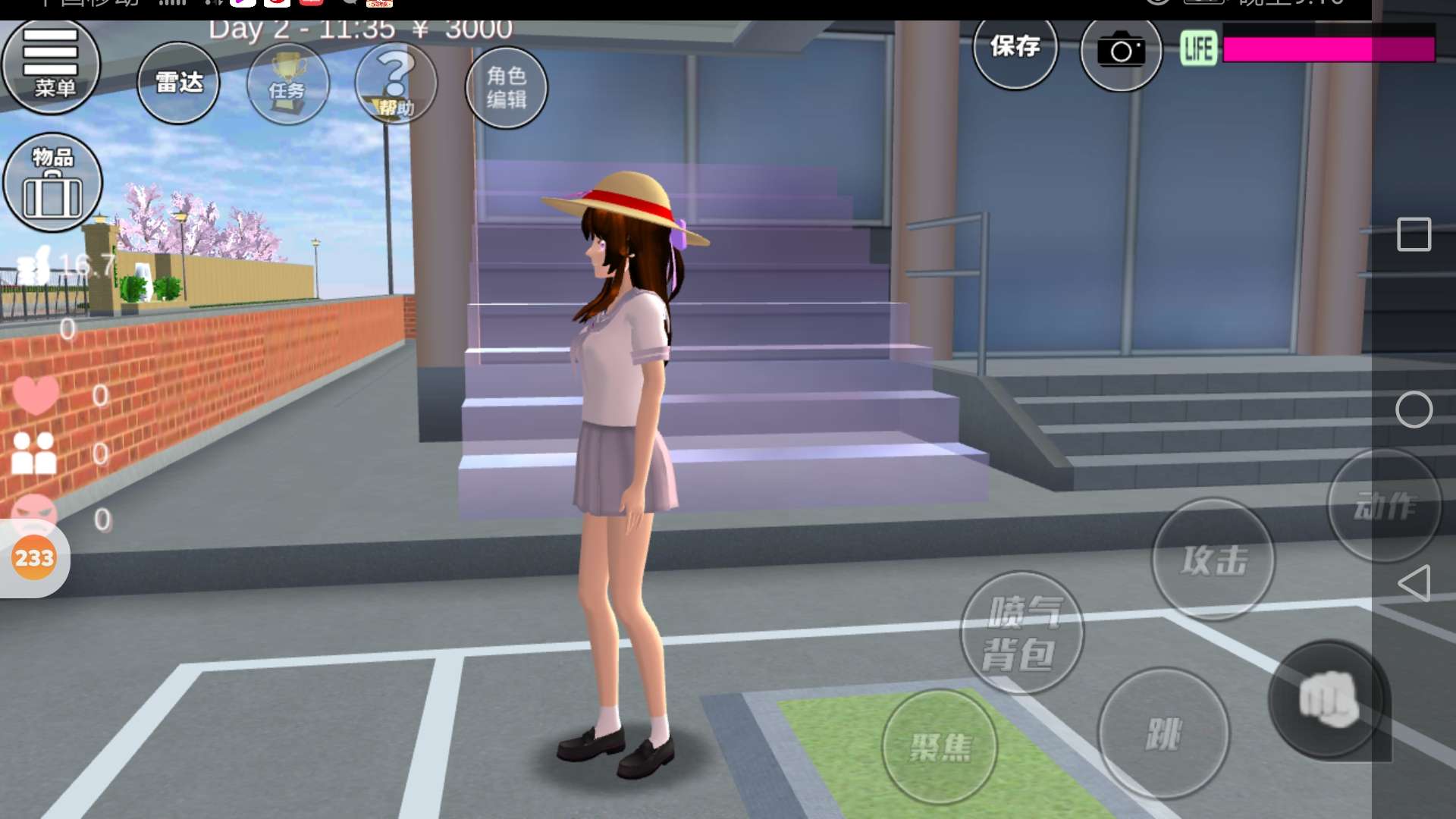Save the game with 保存
This screenshot has width=1456, height=819.
tap(1015, 49)
